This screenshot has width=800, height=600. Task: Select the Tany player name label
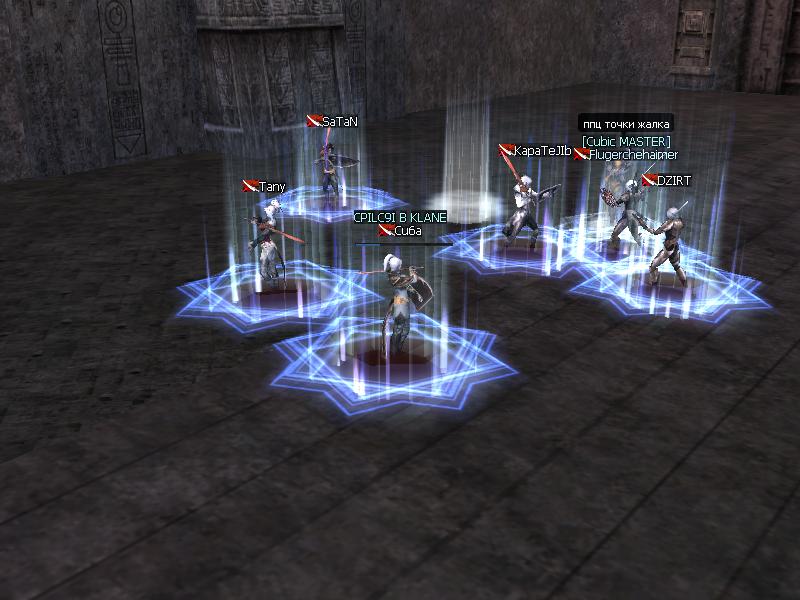tap(272, 187)
